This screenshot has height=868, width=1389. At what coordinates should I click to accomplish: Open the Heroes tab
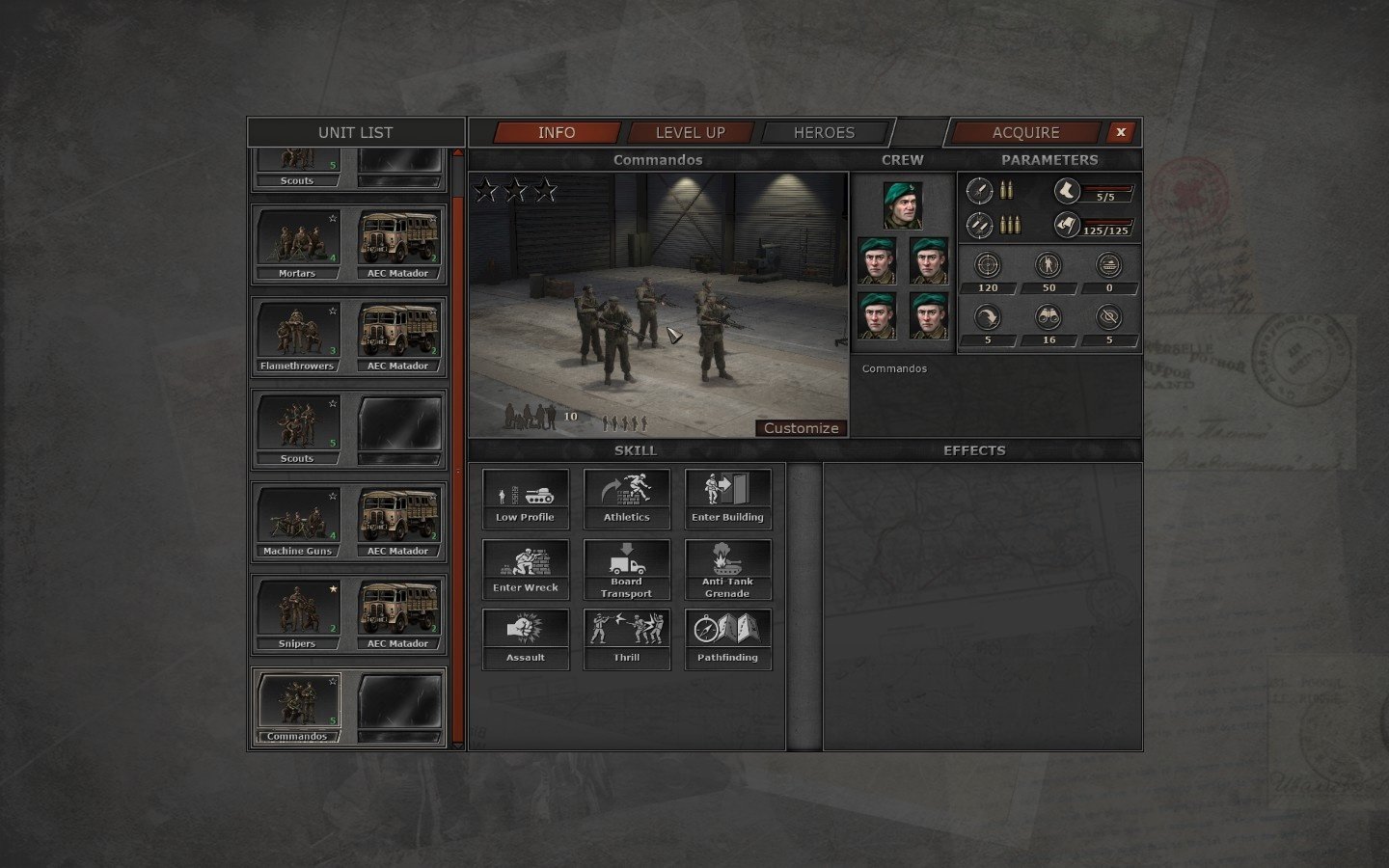(824, 133)
